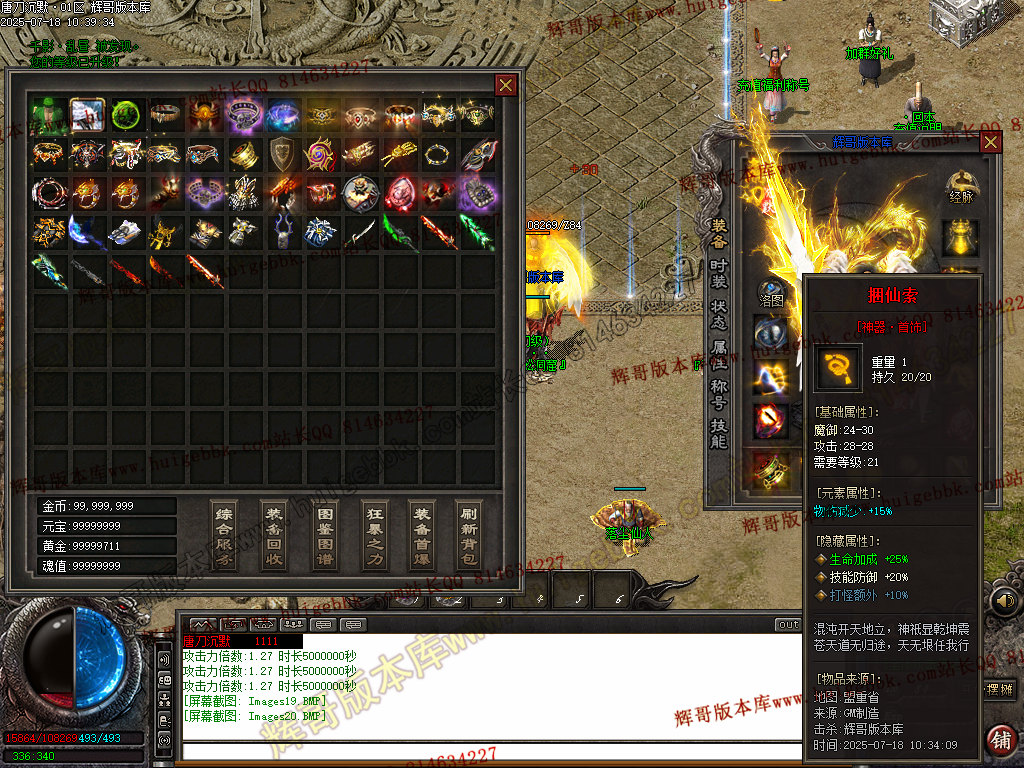
Task: Open the 装备首爆 first-drop button
Action: click(x=422, y=536)
